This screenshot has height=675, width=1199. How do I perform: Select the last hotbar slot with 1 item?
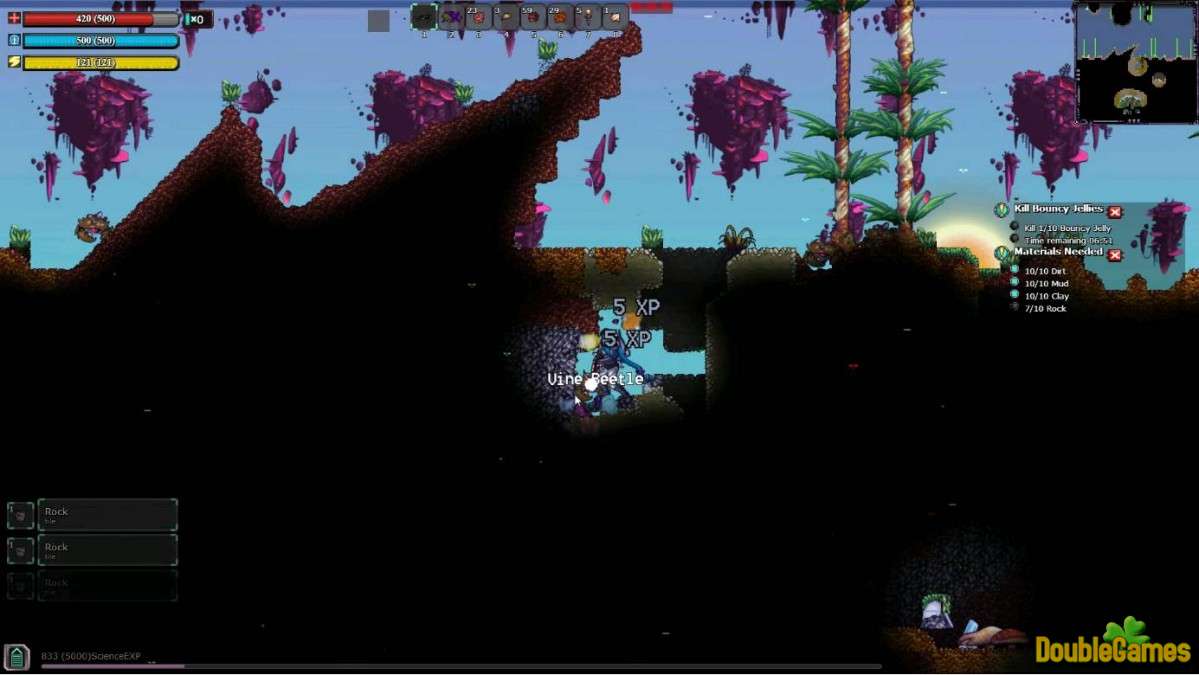point(615,17)
